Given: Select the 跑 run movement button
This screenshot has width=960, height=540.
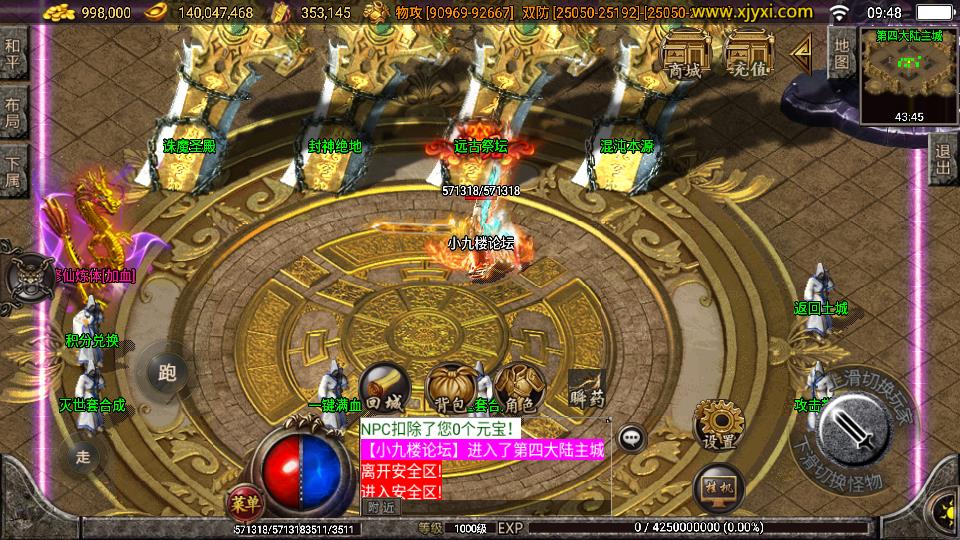Looking at the screenshot, I should [167, 372].
